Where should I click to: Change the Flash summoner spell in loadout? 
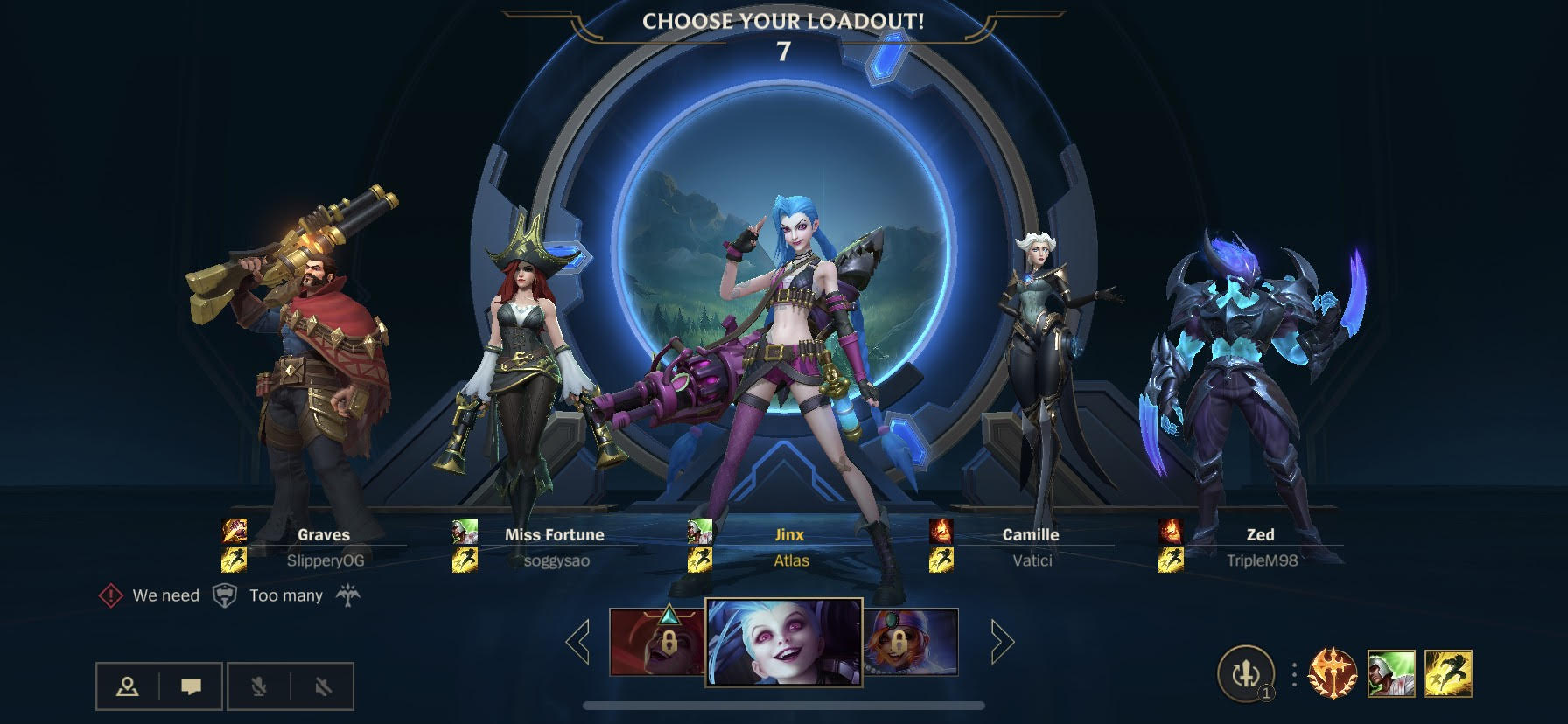click(1449, 674)
